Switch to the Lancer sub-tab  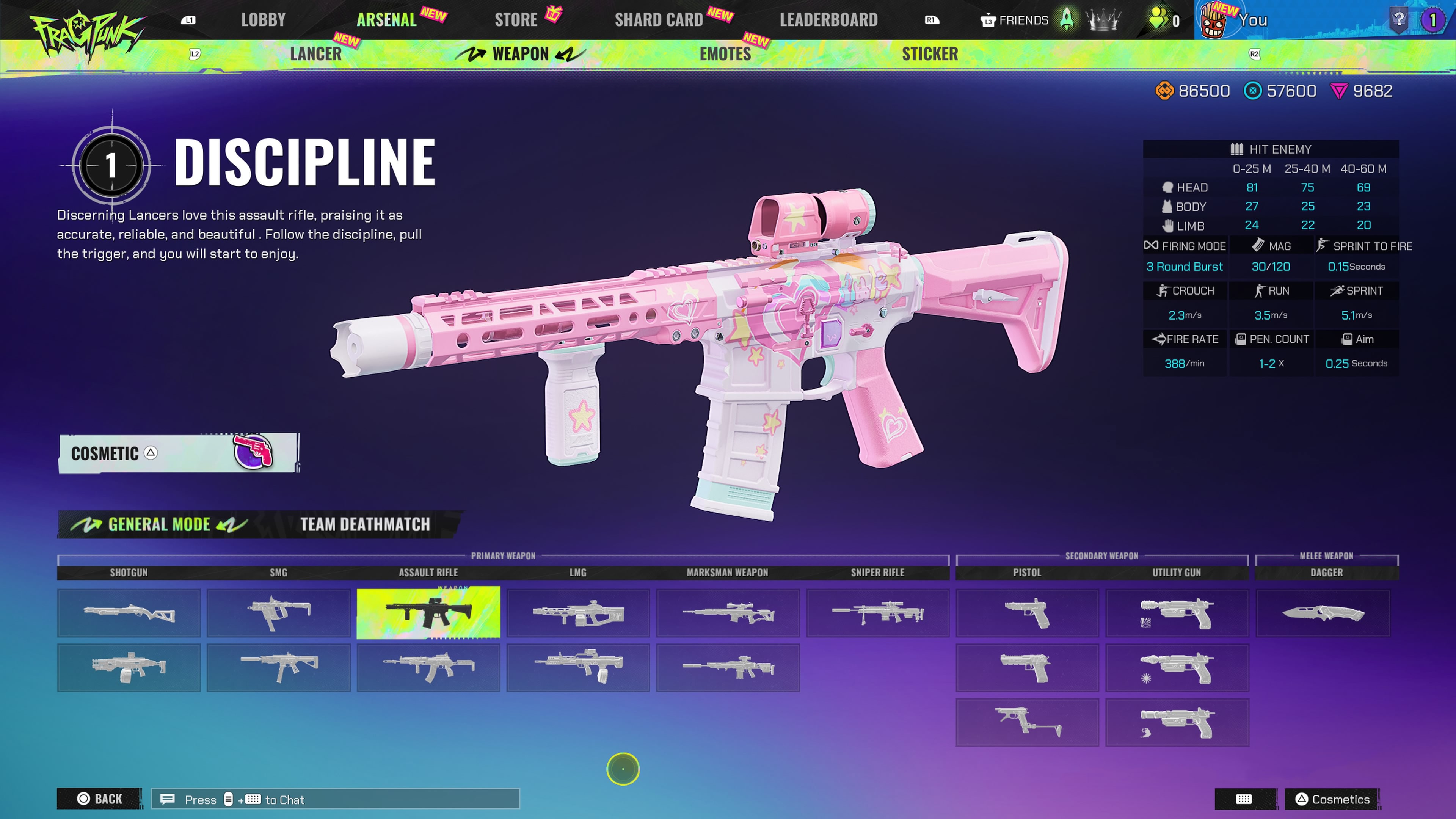click(315, 54)
